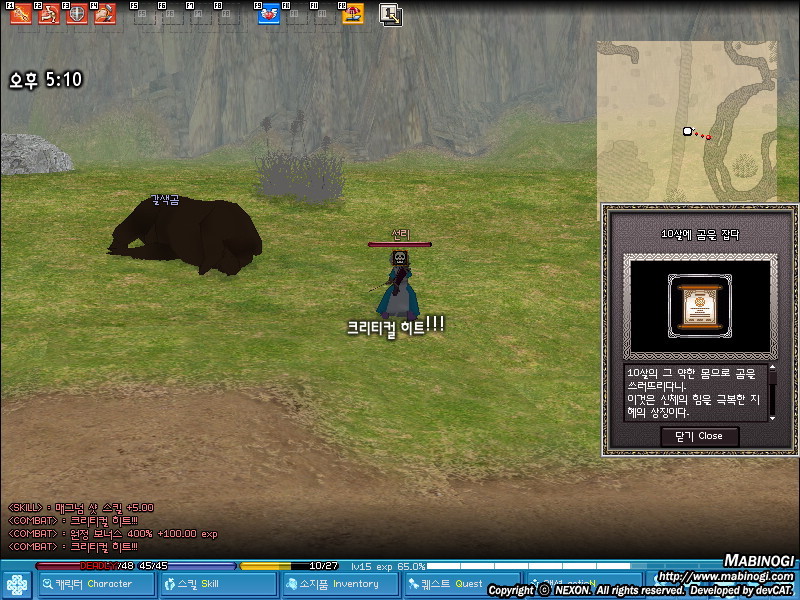Screen dimensions: 800x600
Task: Click the minimap
Action: 685,120
